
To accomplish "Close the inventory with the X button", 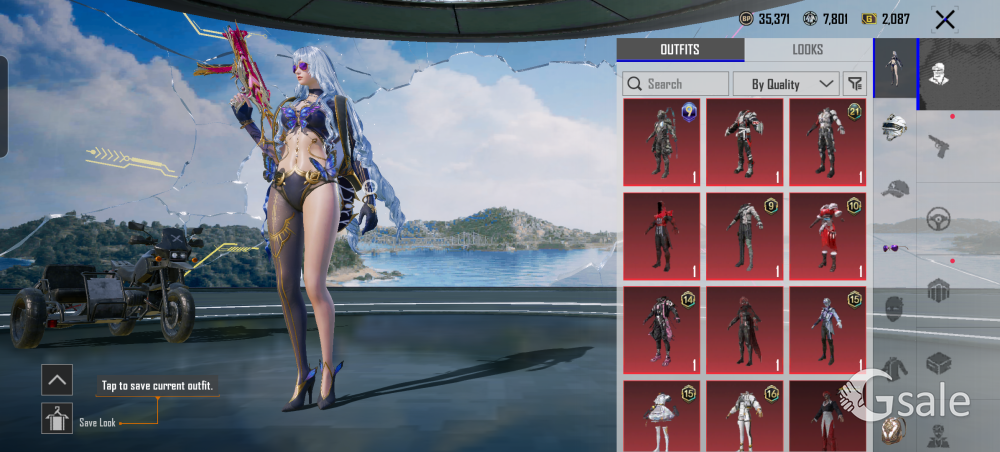I will (944, 19).
